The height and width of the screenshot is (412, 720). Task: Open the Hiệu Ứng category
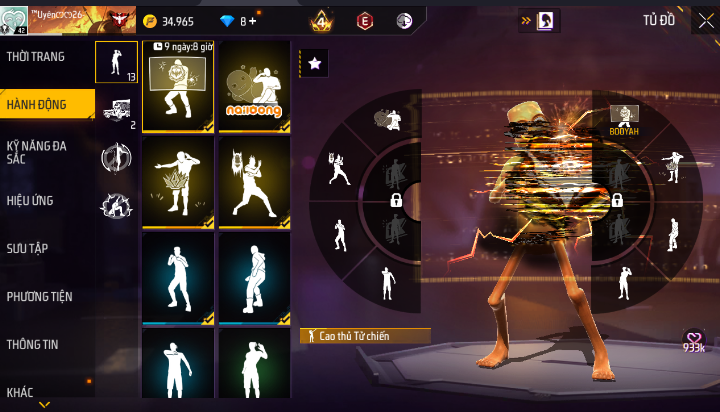pos(30,200)
